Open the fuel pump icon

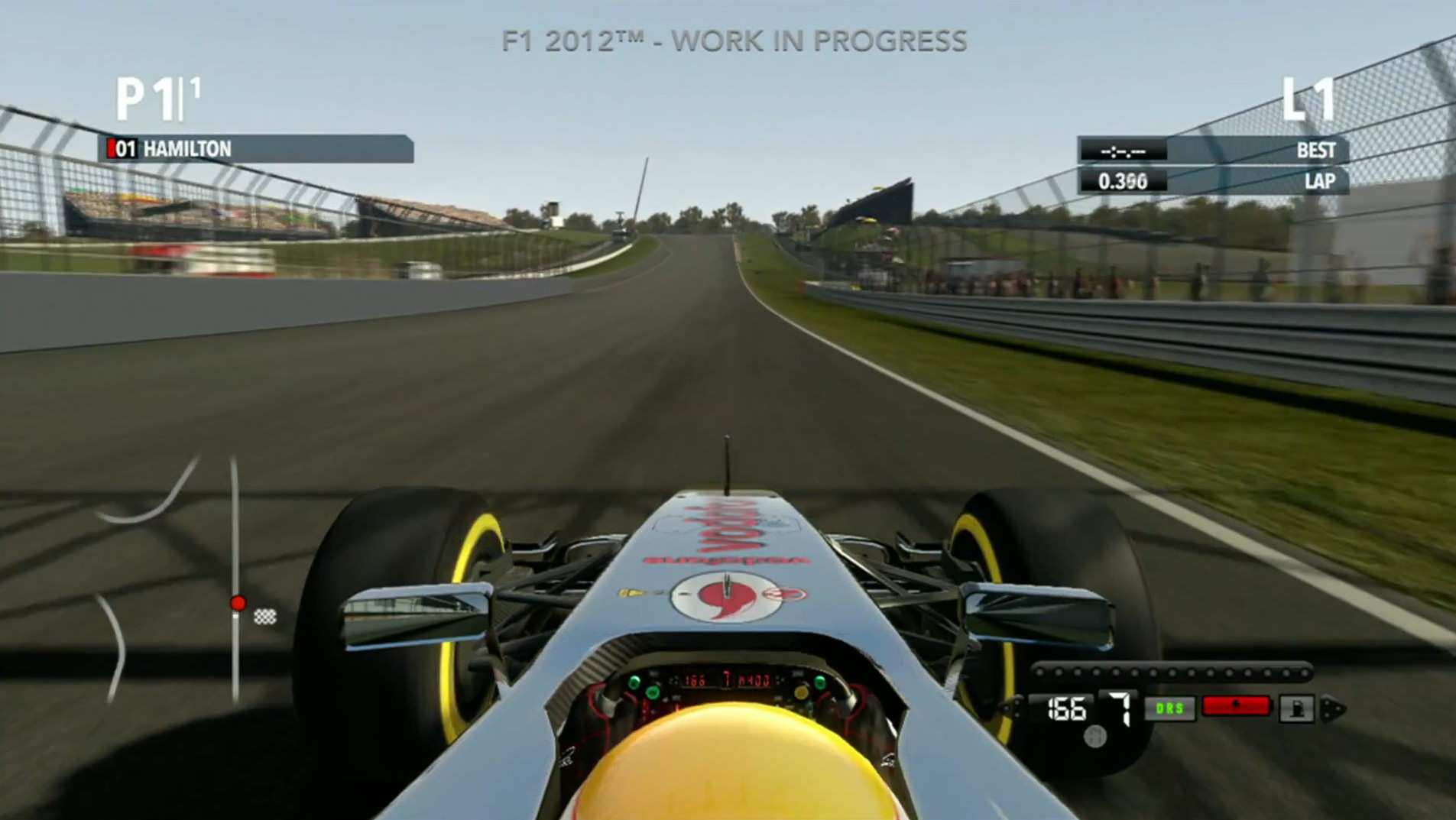pyautogui.click(x=1296, y=709)
